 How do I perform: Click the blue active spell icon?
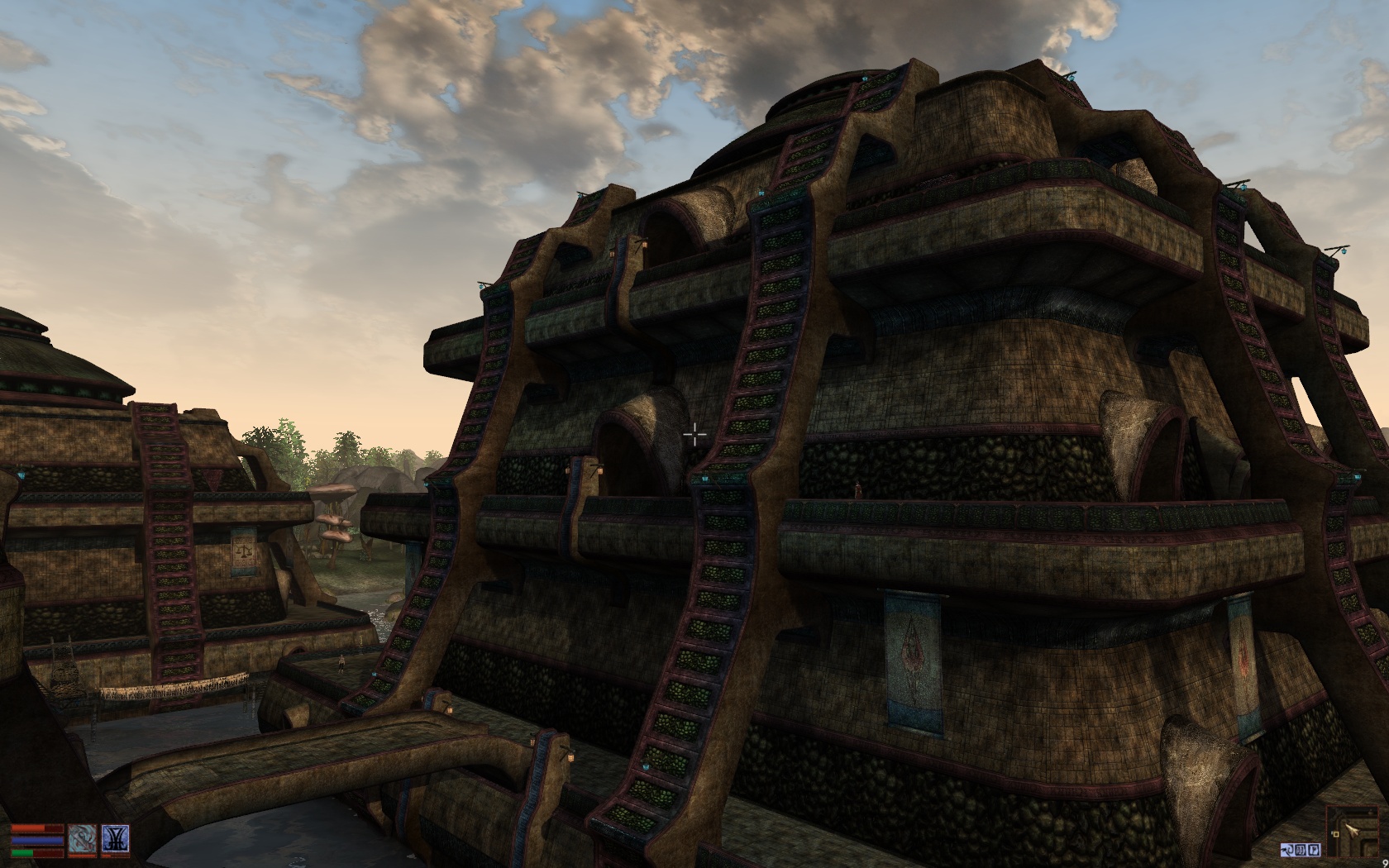(115, 838)
